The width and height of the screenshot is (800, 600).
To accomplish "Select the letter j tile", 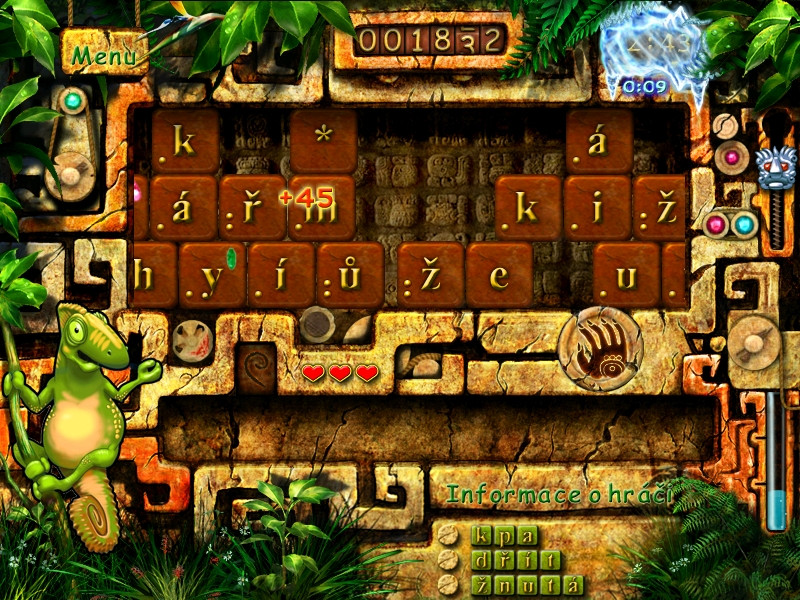I will click(597, 208).
